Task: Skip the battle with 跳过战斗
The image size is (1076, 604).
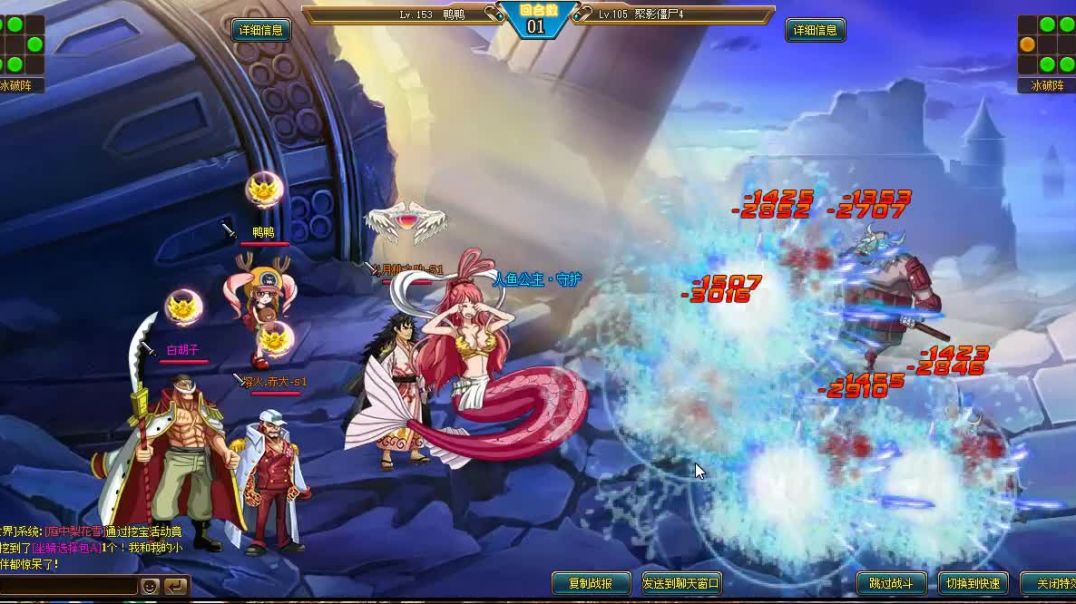Action: point(891,583)
